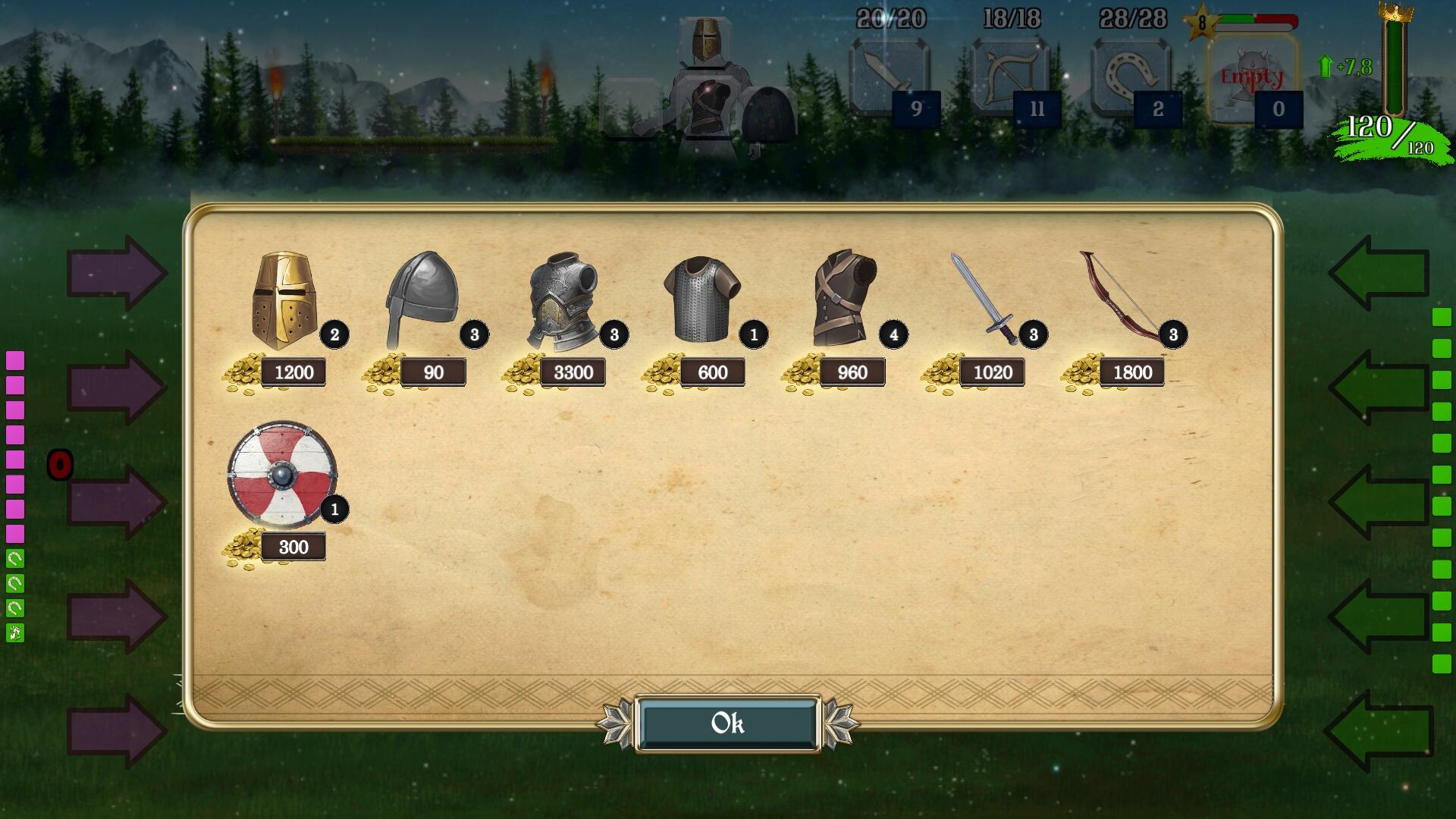Click the swordsman unit icon showing 20/20

pyautogui.click(x=890, y=76)
